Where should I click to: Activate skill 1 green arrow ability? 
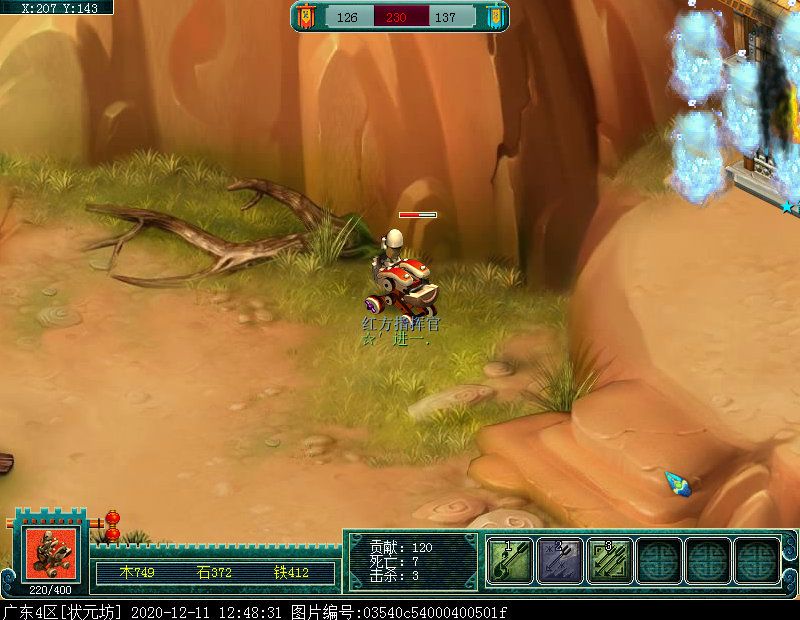[x=511, y=560]
